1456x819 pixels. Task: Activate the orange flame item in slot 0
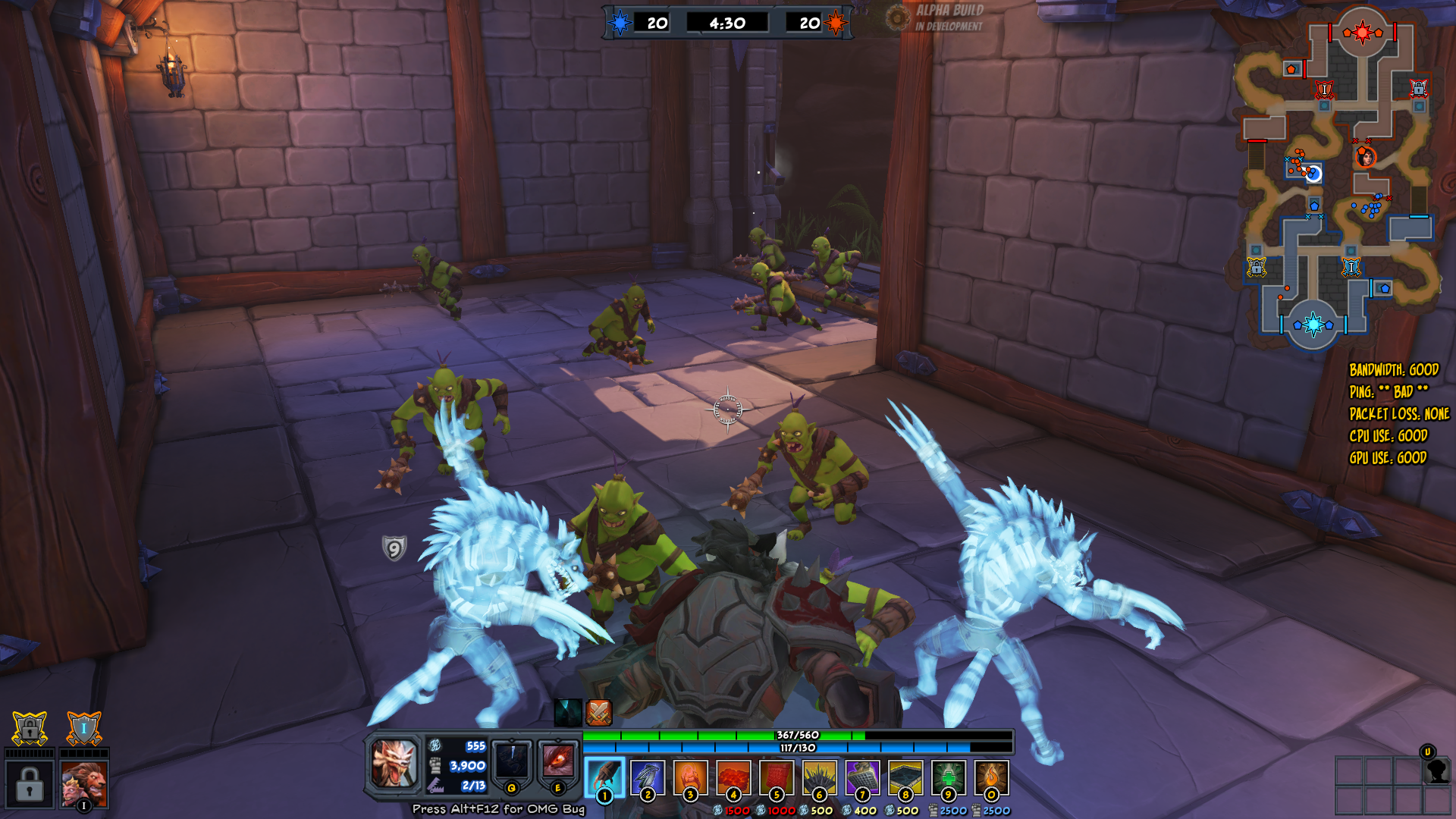(x=991, y=777)
